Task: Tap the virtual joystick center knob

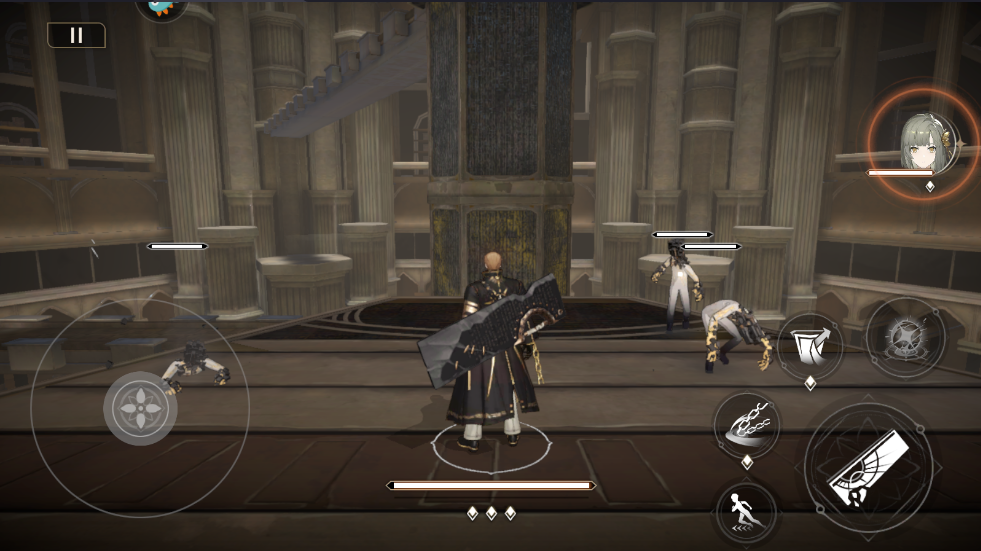Action: (140, 407)
